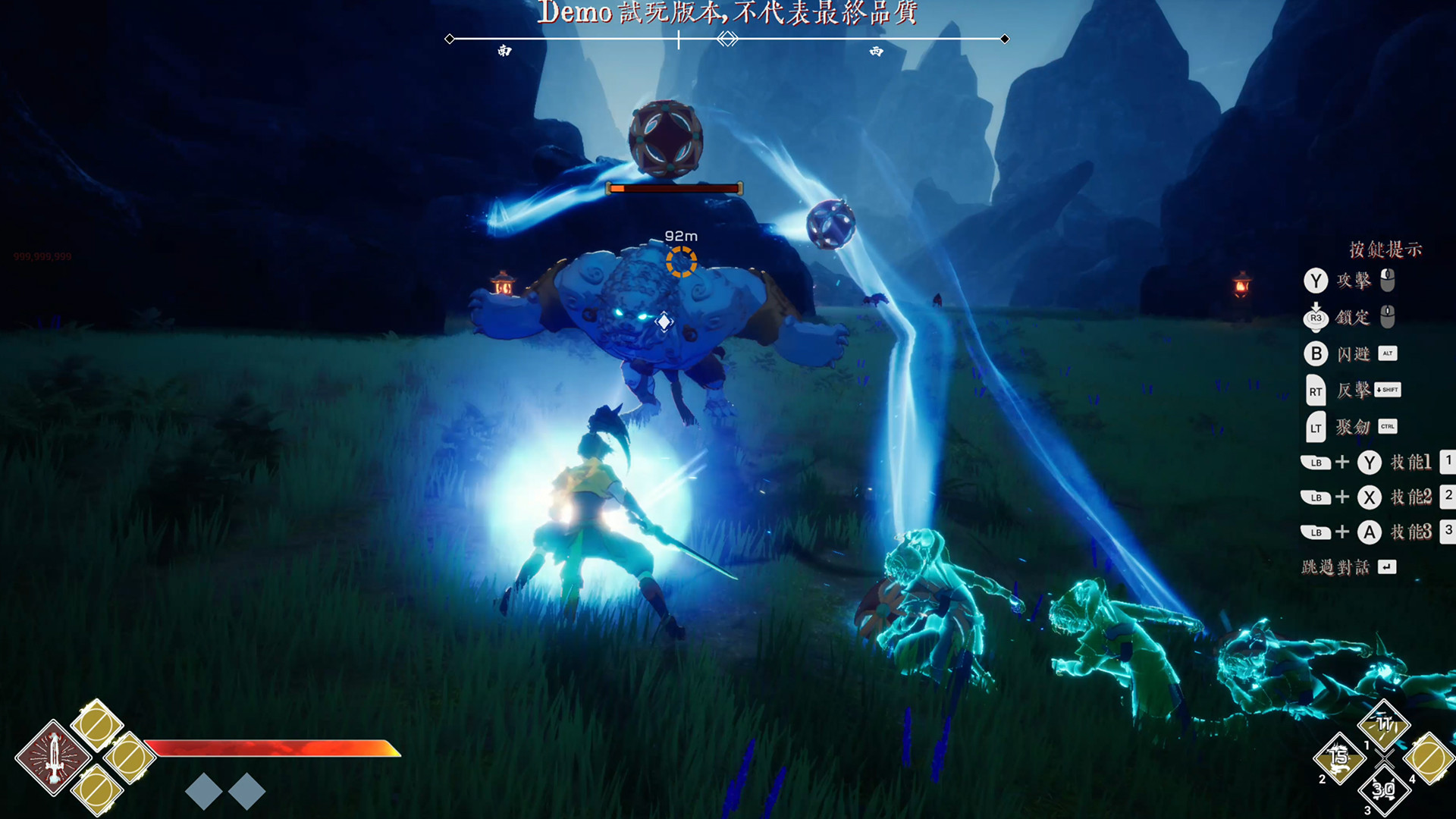Image resolution: width=1456 pixels, height=819 pixels.
Task: Click the compass bar's center diamond marker
Action: click(727, 39)
